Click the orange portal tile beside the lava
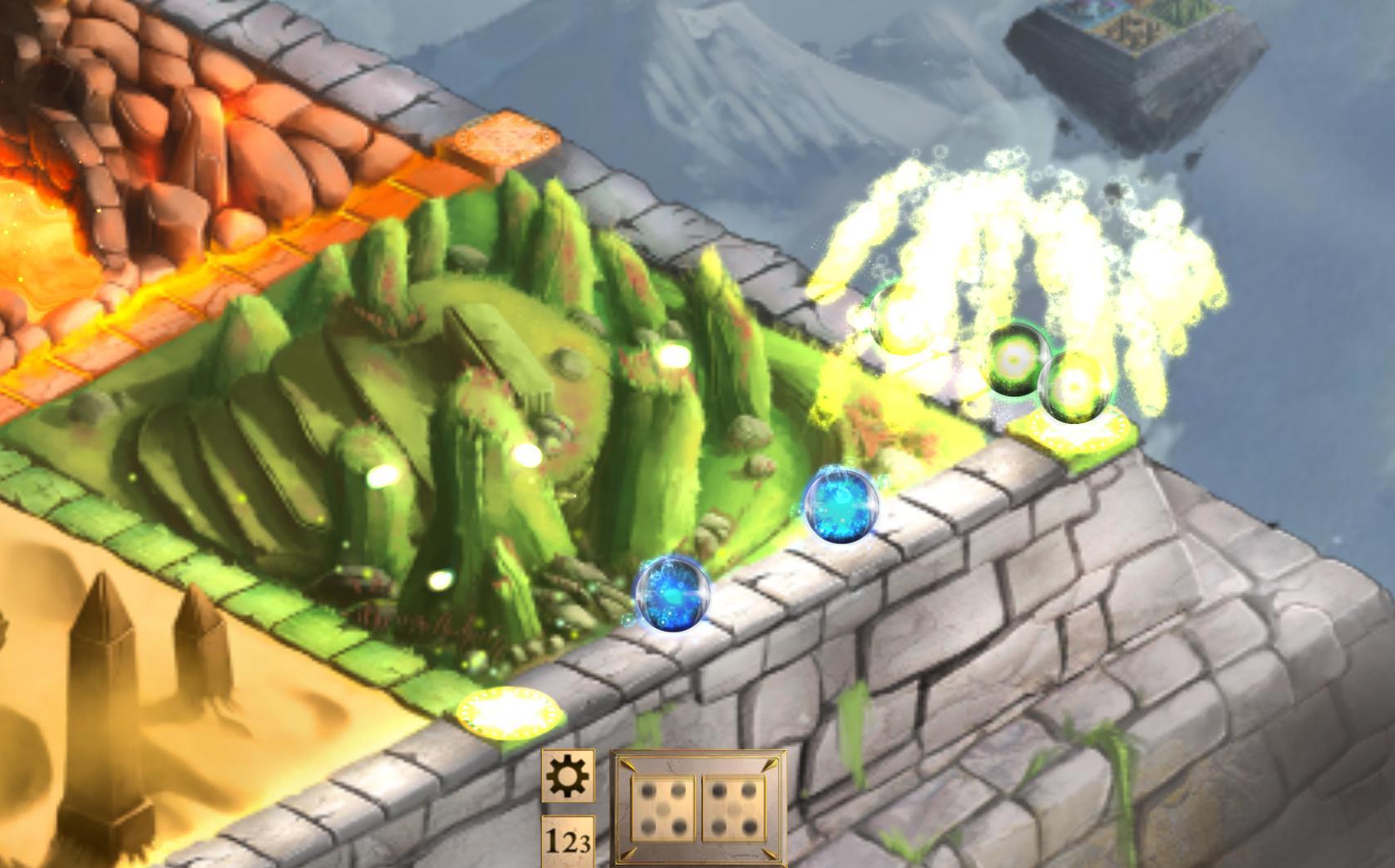Screen dimensions: 1395x868 [505, 141]
